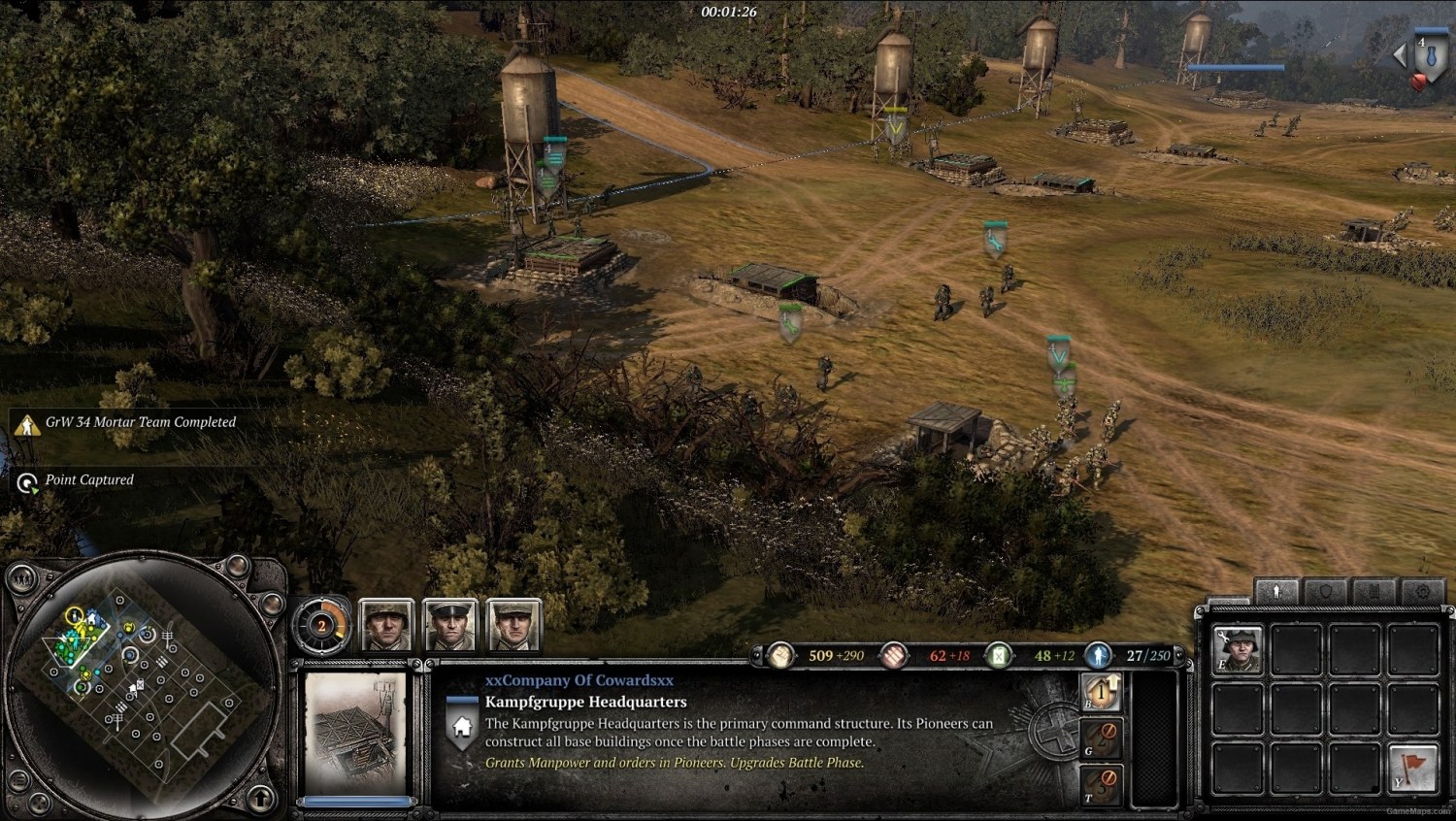Click the manpower fist resource icon
Viewport: 1456px width, 821px height.
tap(781, 655)
